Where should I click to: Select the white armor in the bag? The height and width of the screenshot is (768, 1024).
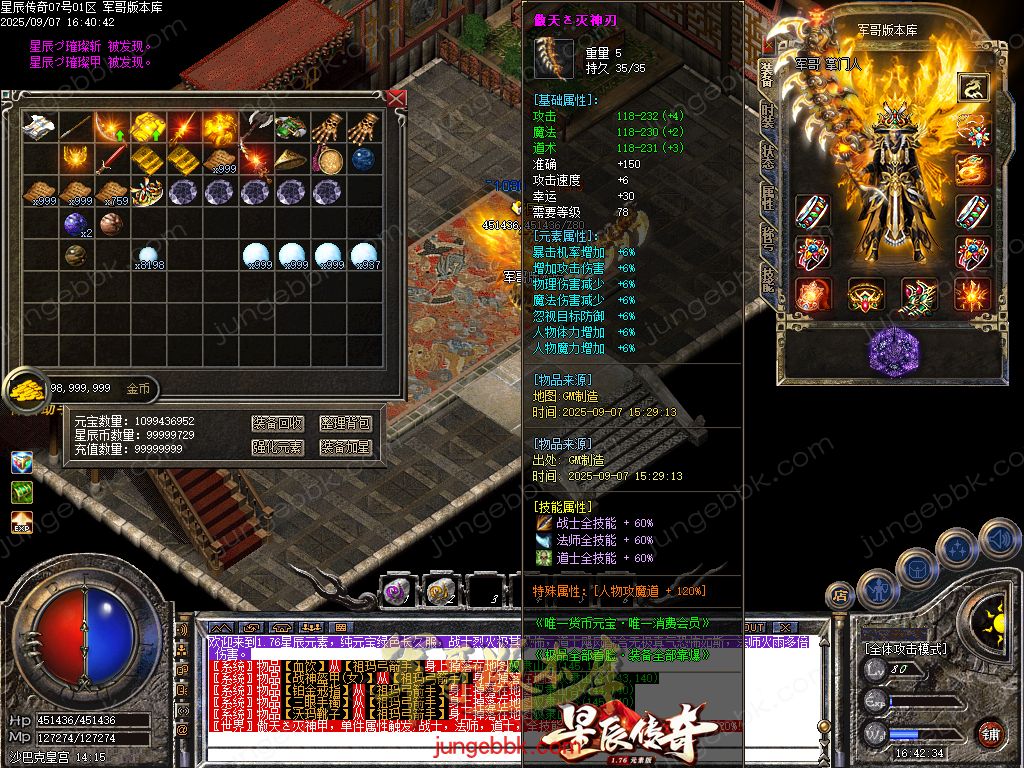point(40,126)
